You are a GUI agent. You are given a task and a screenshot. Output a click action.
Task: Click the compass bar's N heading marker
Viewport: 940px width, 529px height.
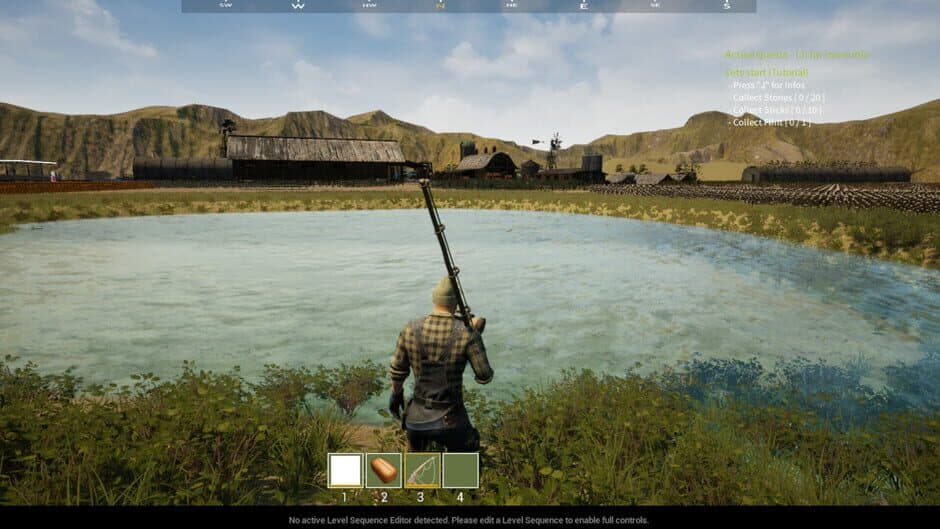coord(440,5)
